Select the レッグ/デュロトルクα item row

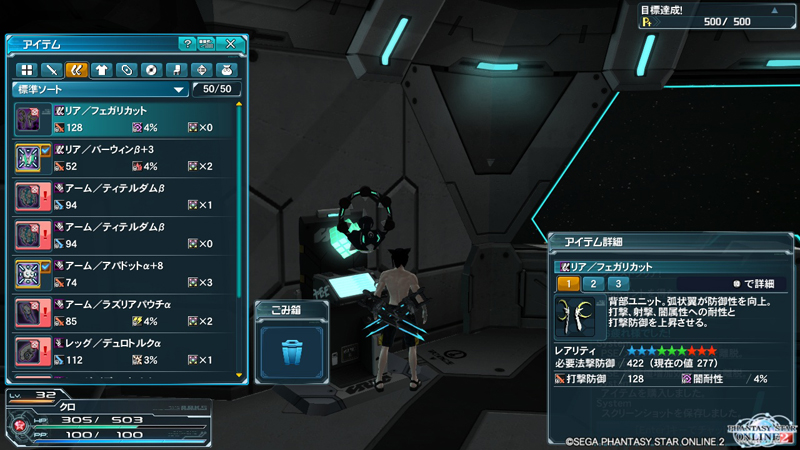(126, 351)
